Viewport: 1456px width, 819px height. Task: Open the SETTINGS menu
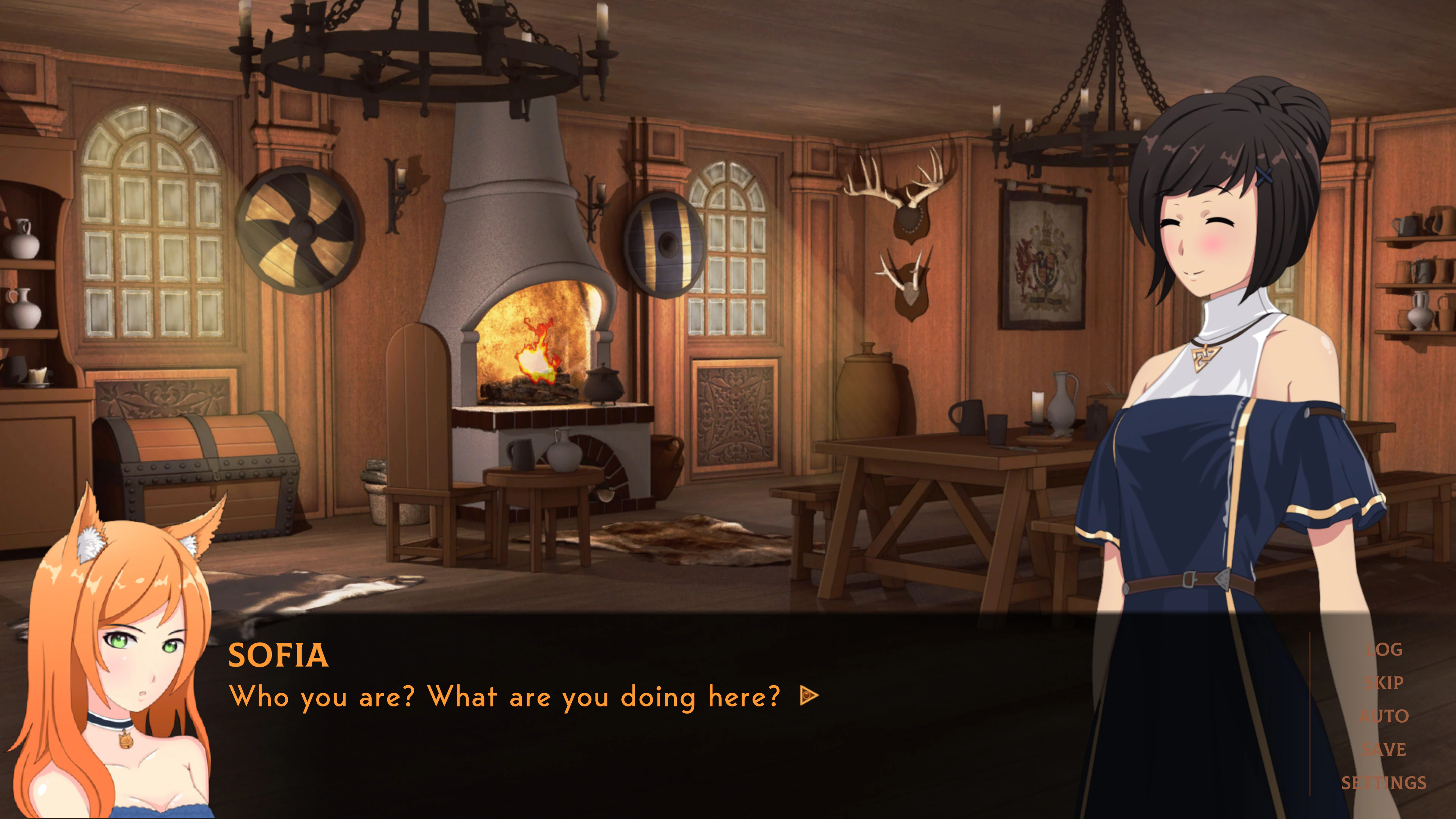pos(1384,783)
